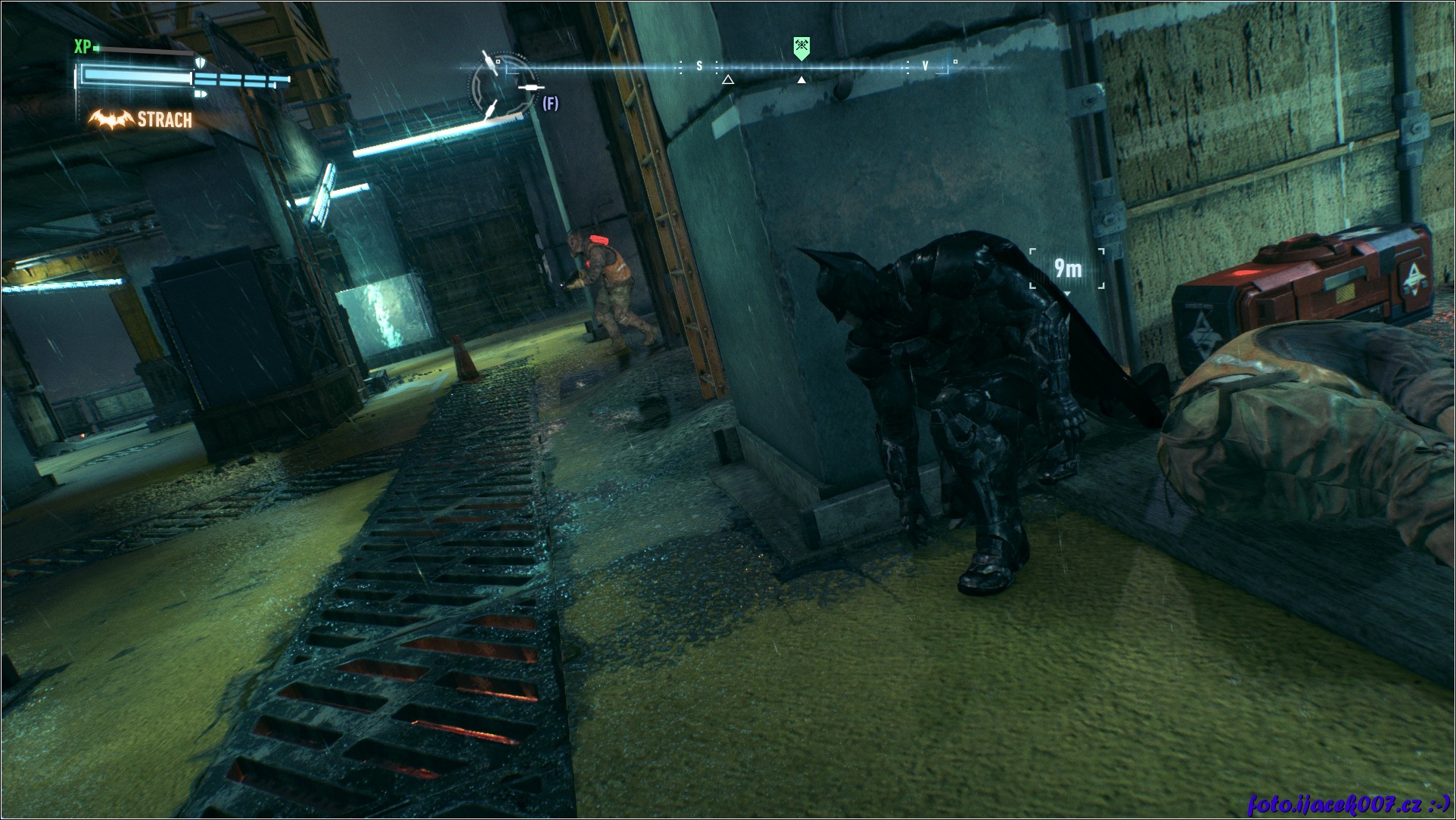This screenshot has width=1456, height=820.
Task: Click the 9m waypoint distance marker
Action: (x=1067, y=268)
